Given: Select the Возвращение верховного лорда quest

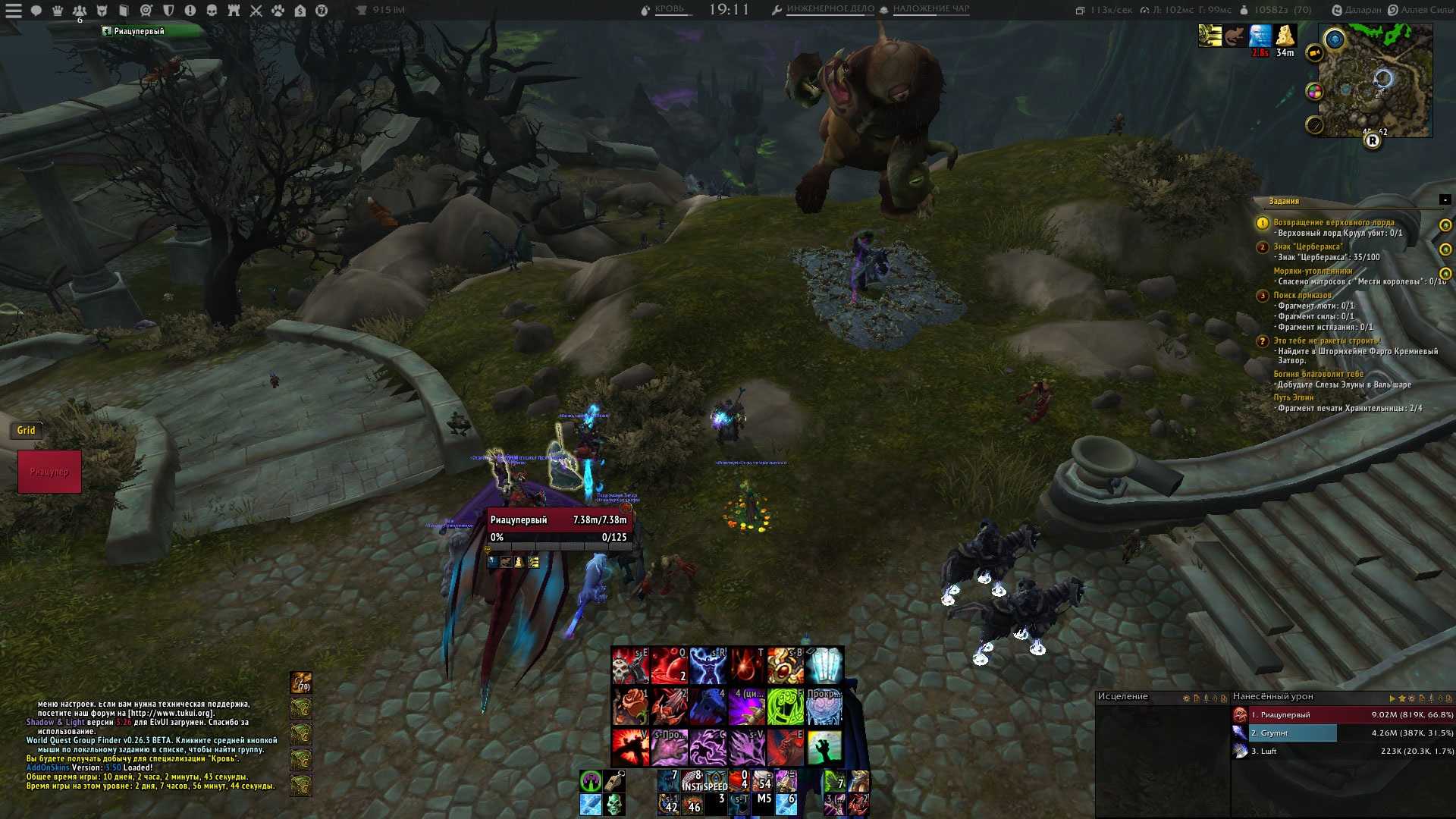Looking at the screenshot, I should (1333, 222).
